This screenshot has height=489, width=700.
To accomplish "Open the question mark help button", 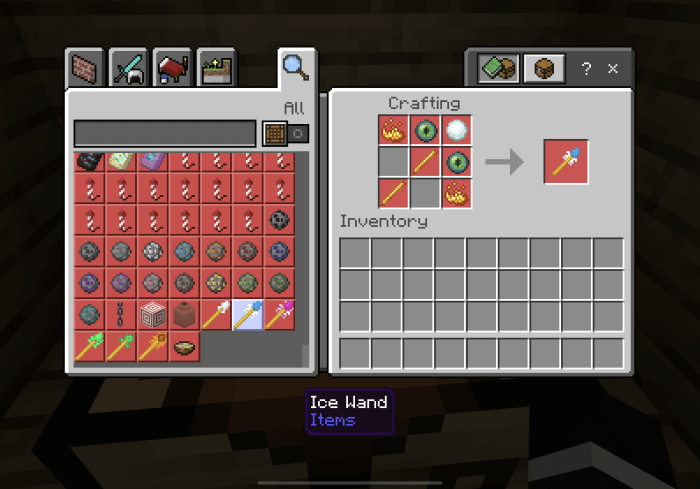I will pyautogui.click(x=587, y=69).
